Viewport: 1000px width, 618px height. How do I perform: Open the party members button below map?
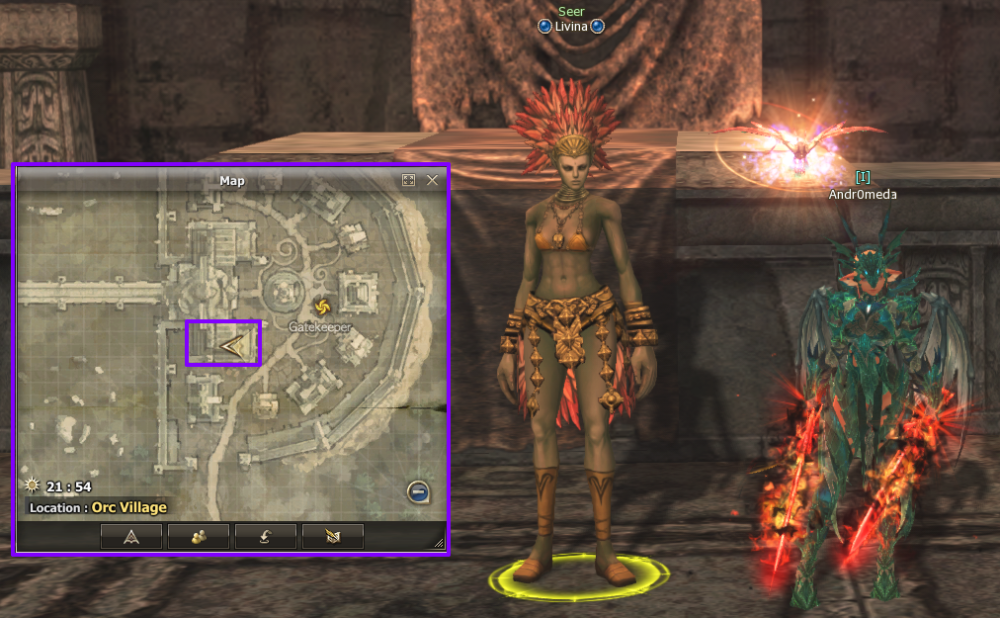tap(198, 536)
